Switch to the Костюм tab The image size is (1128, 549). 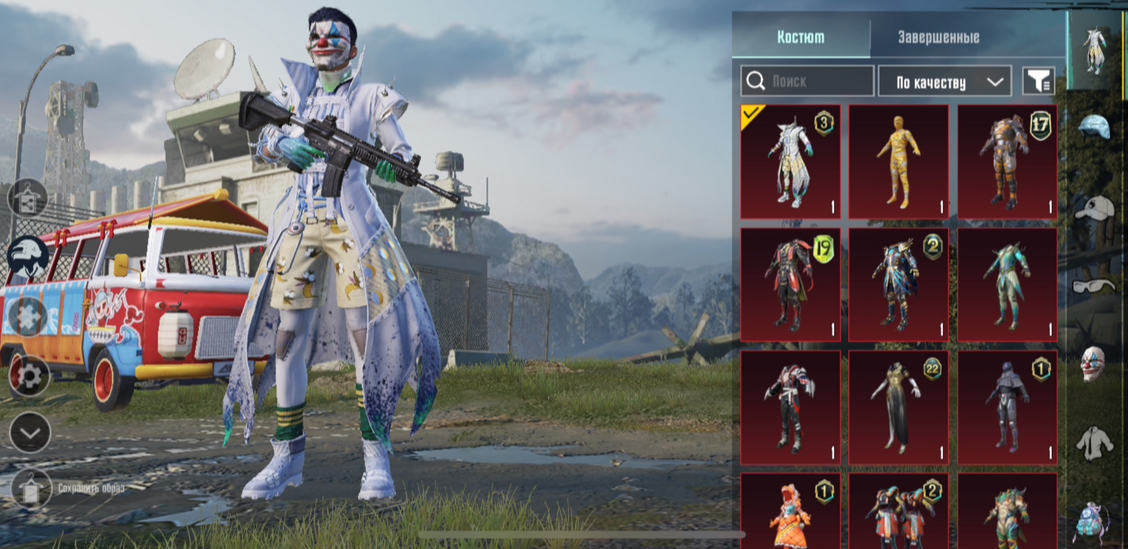(801, 38)
